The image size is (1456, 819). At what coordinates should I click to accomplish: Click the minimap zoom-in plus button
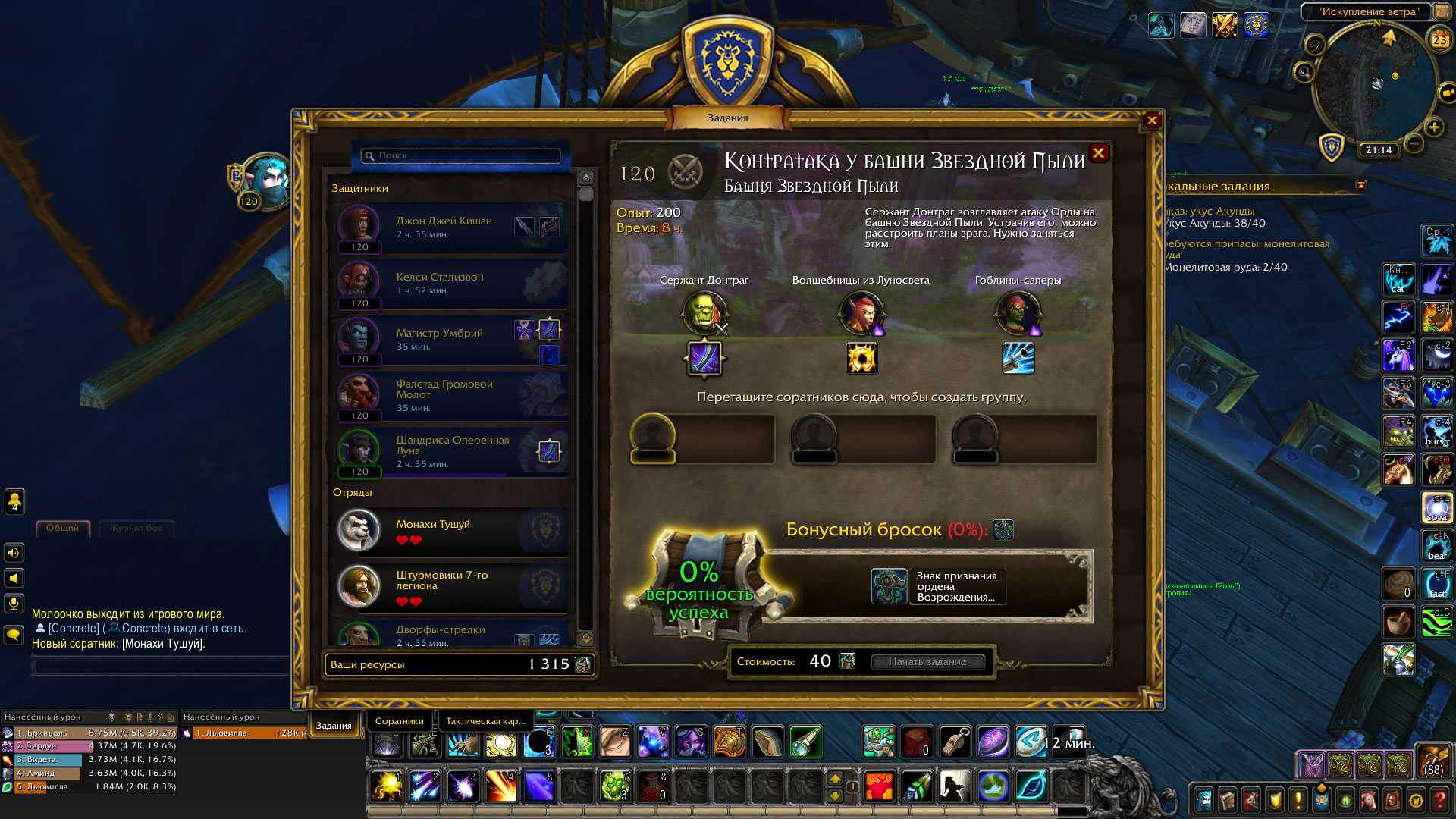click(1434, 127)
